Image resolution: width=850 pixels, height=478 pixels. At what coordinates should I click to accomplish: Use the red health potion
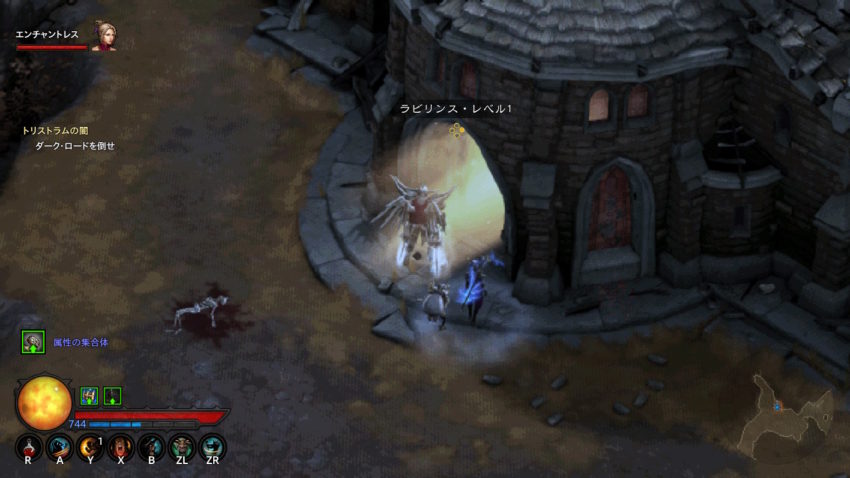pos(30,447)
